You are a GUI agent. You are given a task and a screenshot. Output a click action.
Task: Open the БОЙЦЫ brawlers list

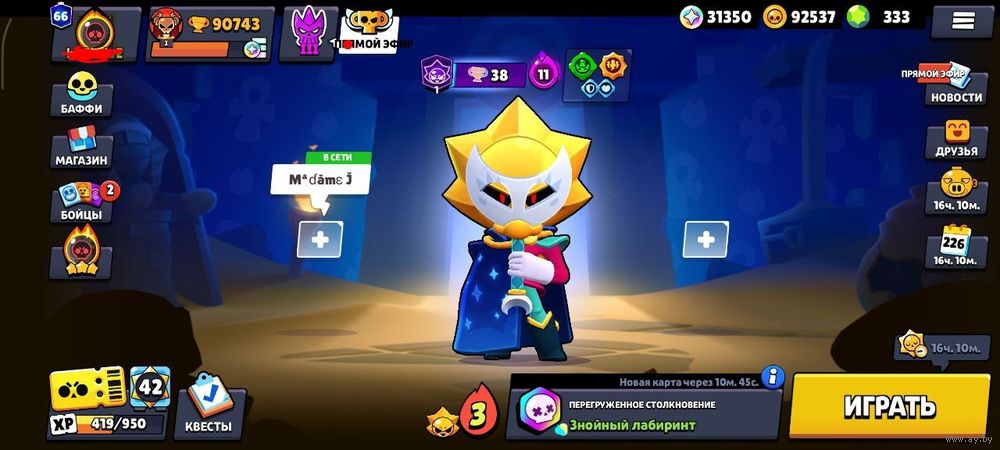click(x=81, y=201)
